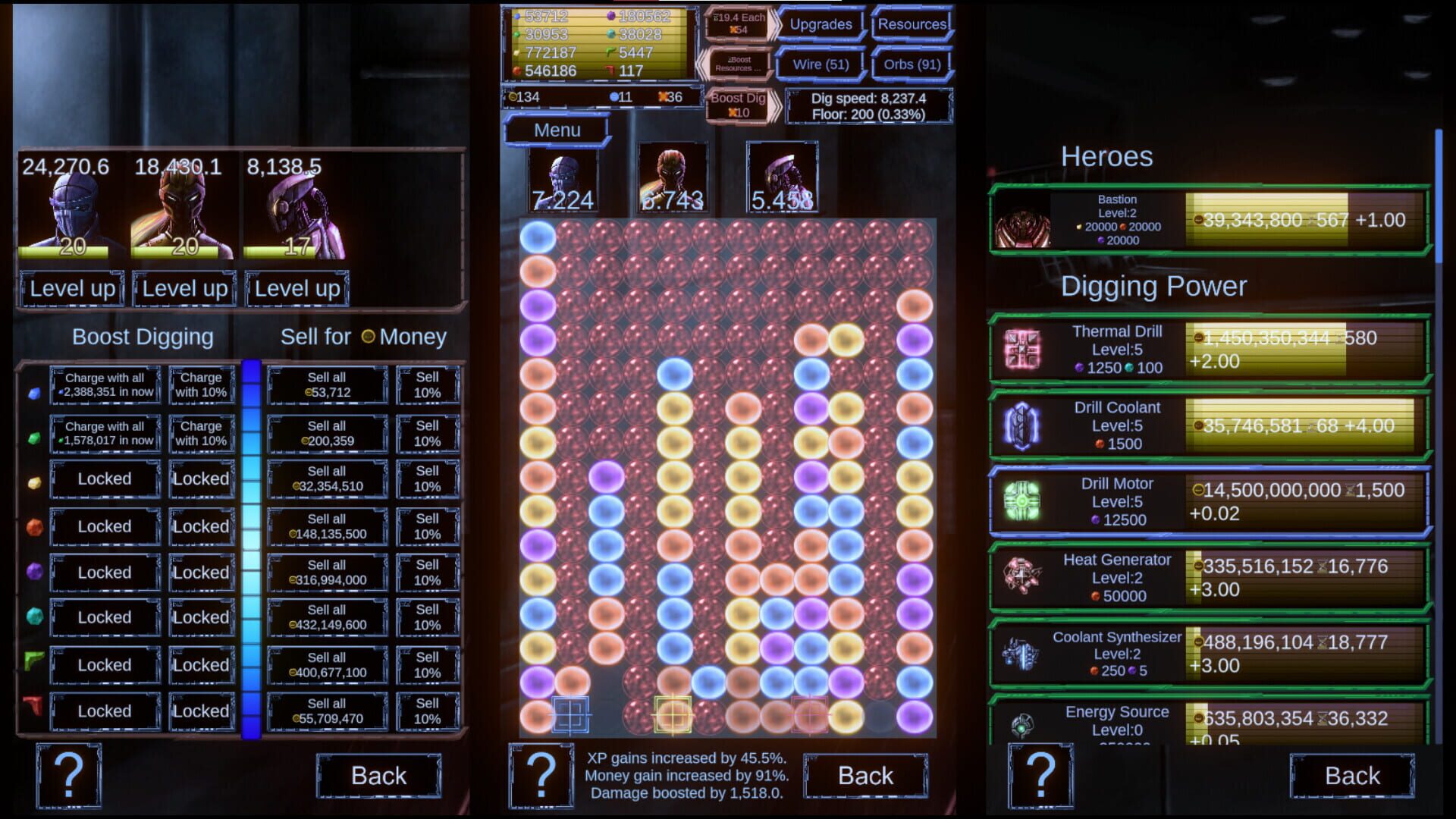Select the Drill Motor upgrade icon
1456x819 pixels.
point(1021,500)
